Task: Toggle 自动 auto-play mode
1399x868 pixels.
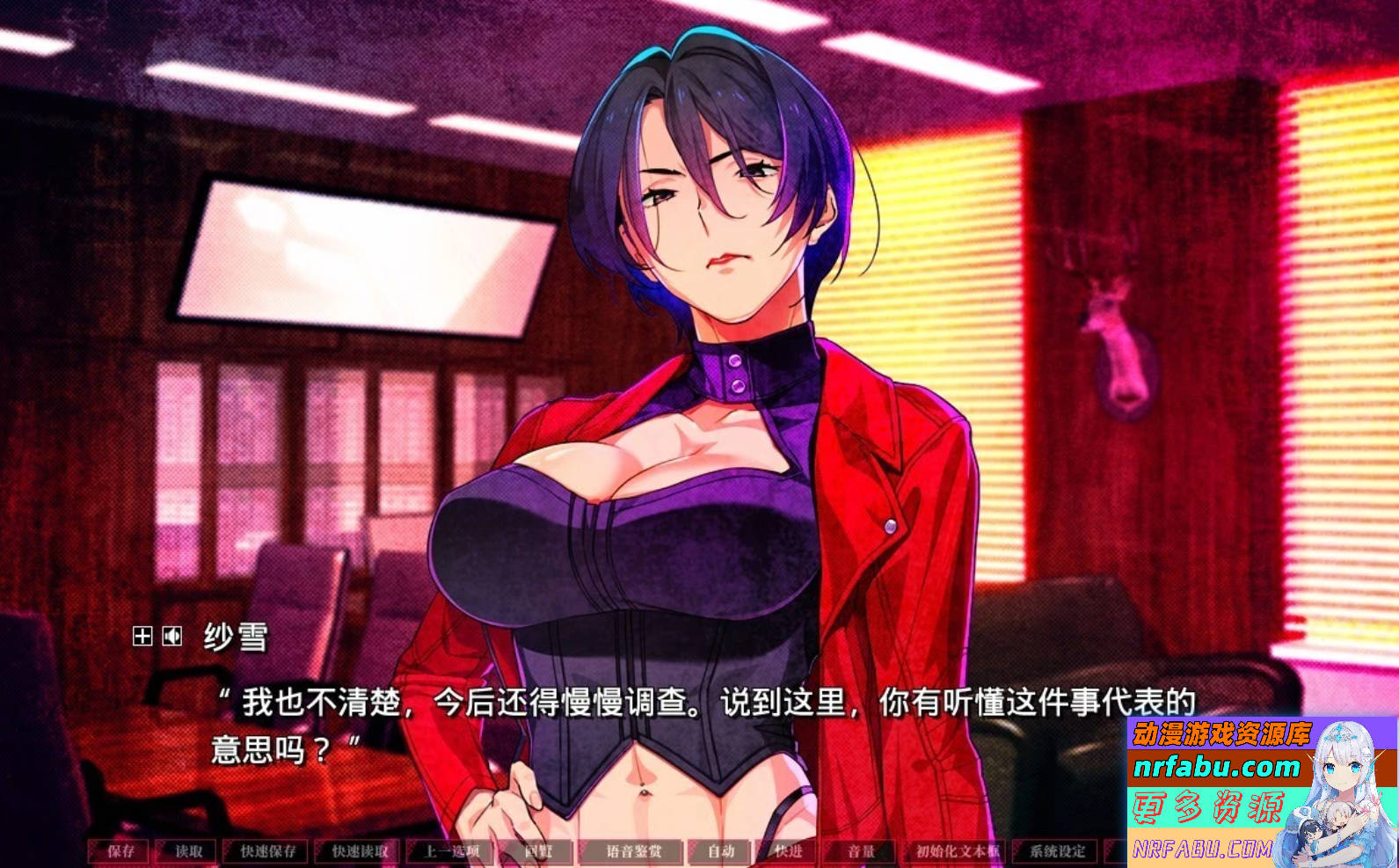Action: pos(721,851)
